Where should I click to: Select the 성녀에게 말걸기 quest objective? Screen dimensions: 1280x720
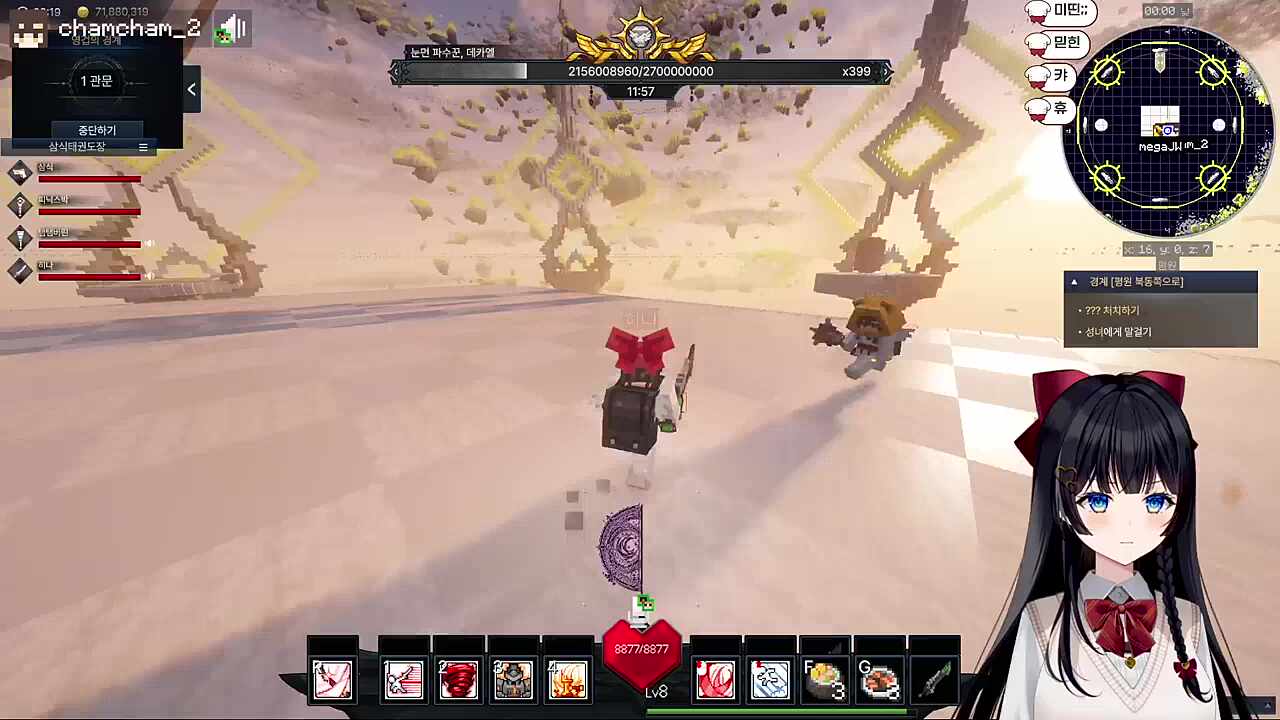coord(1118,332)
